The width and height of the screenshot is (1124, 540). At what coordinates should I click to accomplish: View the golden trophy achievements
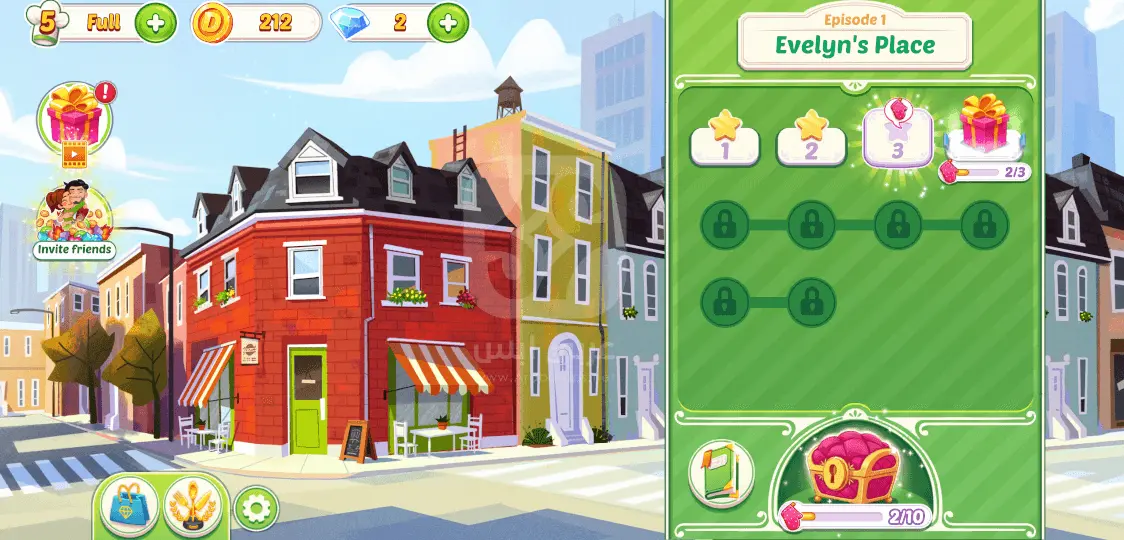[x=192, y=507]
